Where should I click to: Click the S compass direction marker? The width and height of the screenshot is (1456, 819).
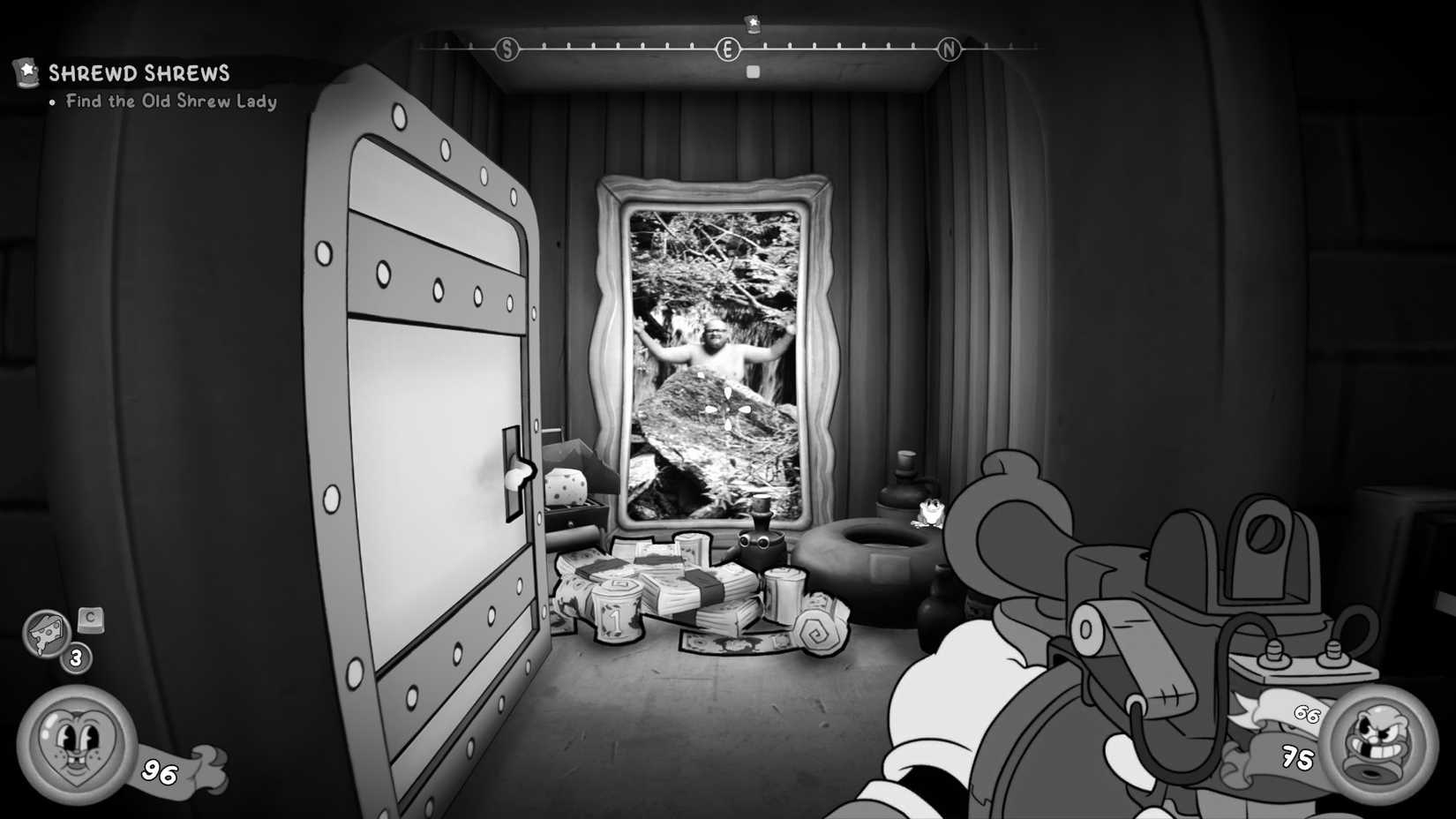point(506,50)
